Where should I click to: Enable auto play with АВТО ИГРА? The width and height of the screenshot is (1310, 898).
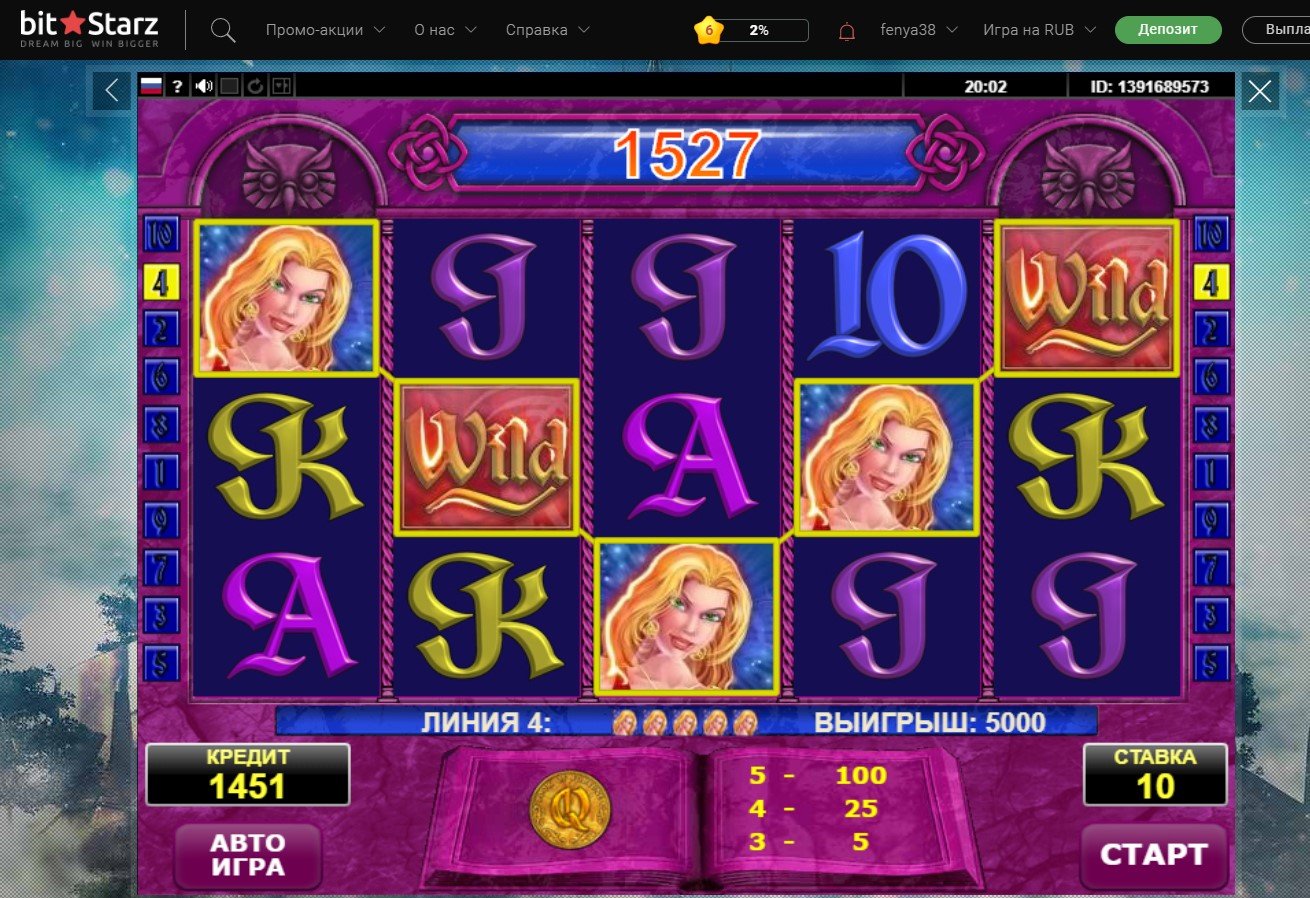coord(247,855)
